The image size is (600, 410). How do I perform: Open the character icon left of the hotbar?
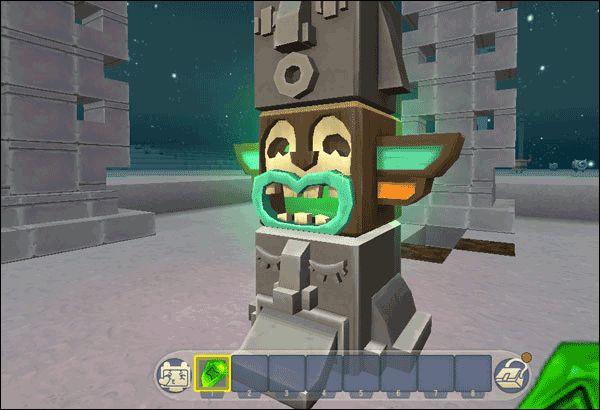click(174, 376)
